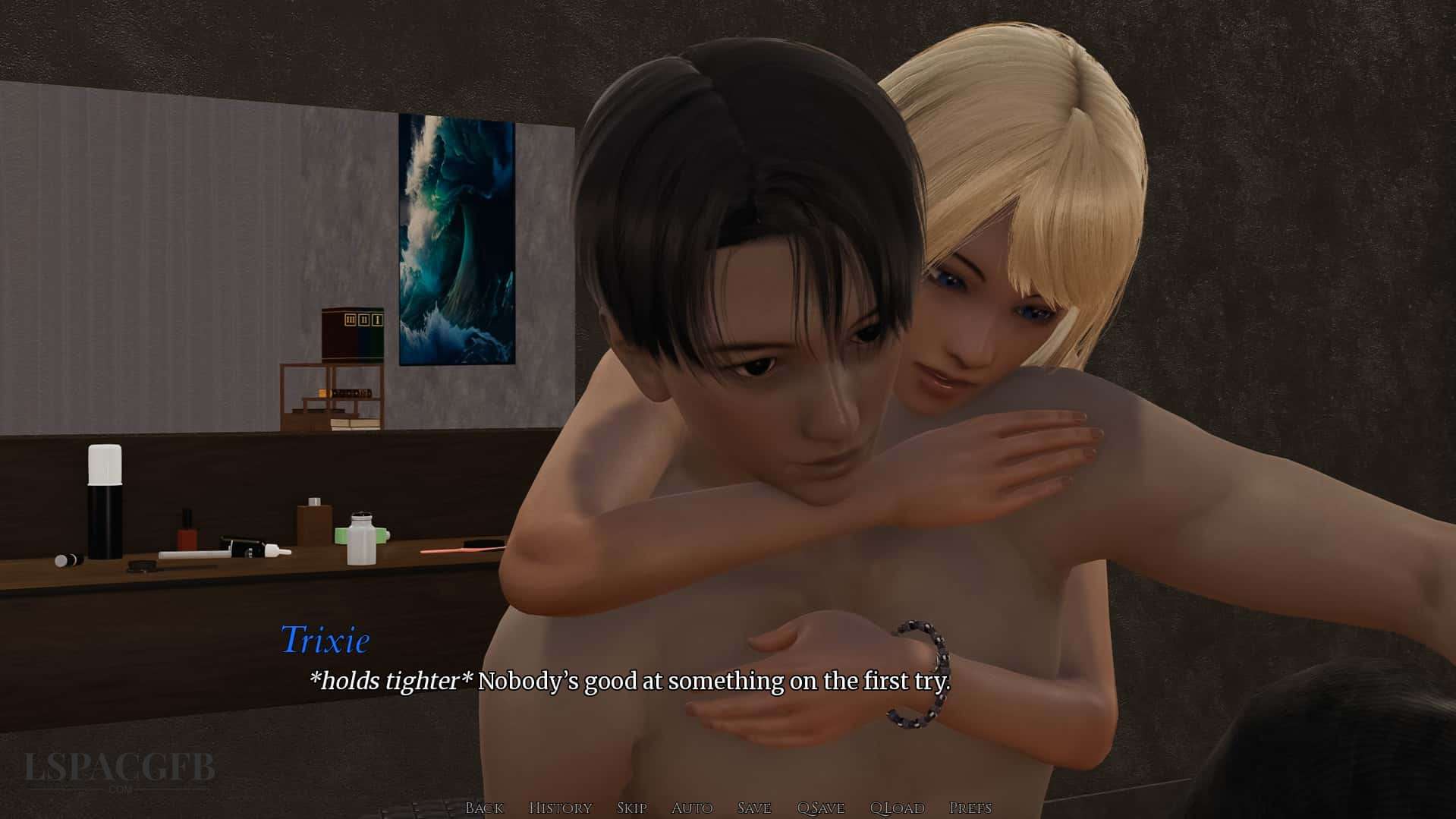Open the Prefs settings menu
1456x819 pixels.
[x=970, y=808]
